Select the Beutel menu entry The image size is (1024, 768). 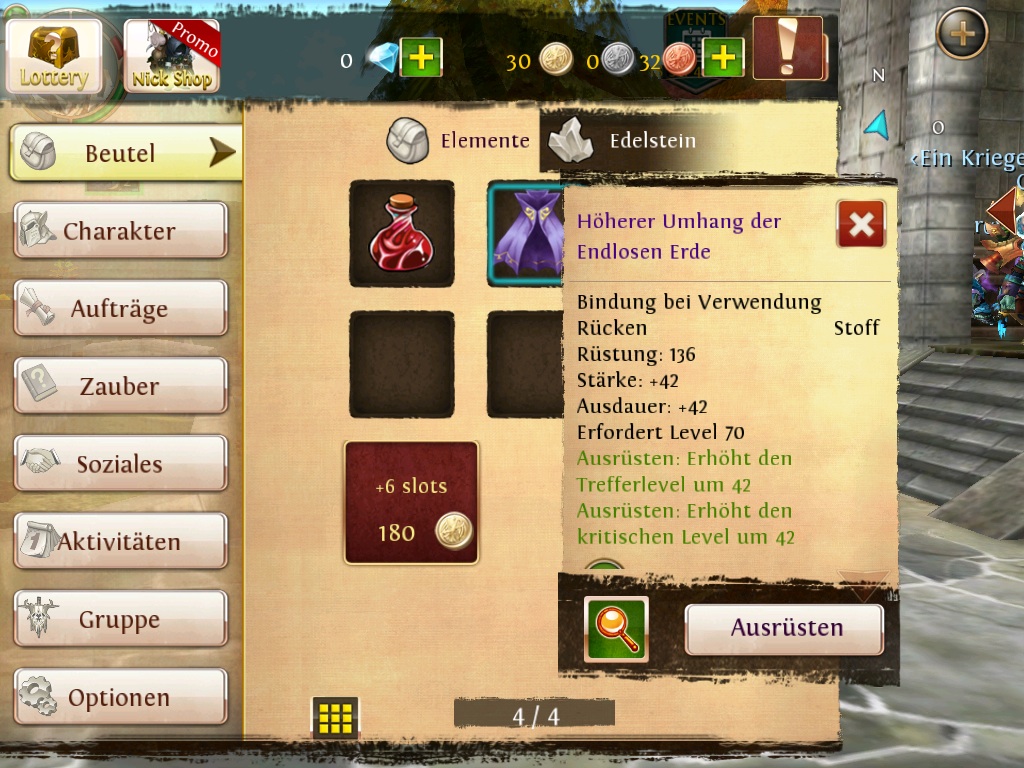click(125, 153)
